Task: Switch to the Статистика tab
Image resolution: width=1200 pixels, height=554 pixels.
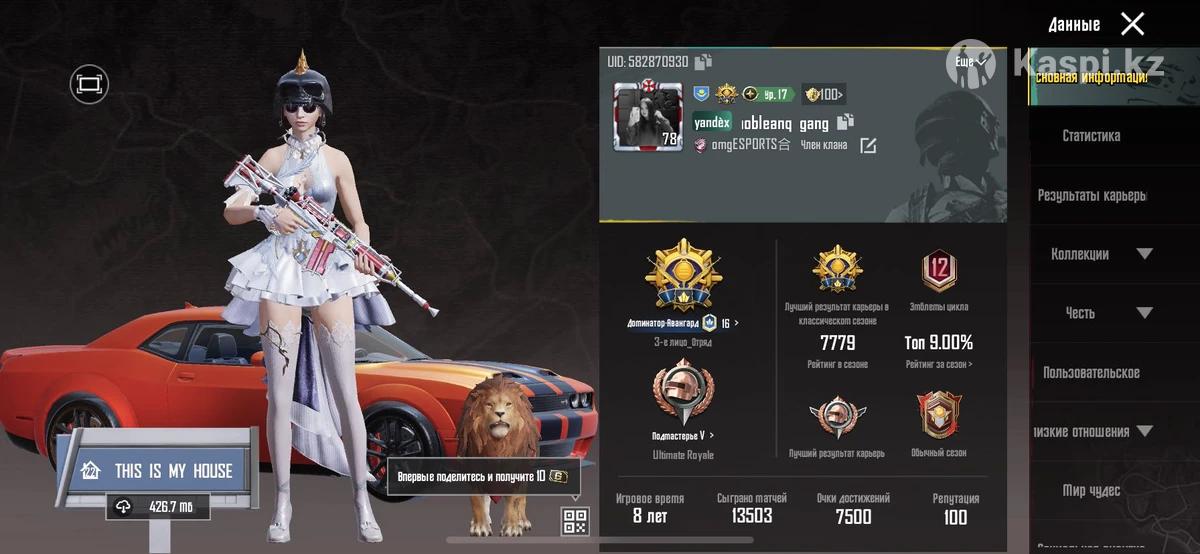Action: [1091, 136]
